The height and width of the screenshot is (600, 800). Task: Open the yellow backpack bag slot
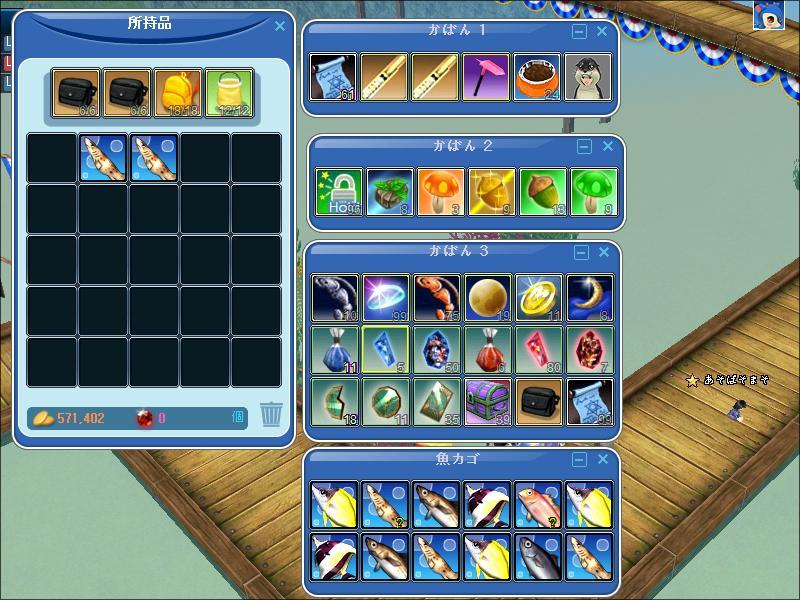pyautogui.click(x=178, y=94)
